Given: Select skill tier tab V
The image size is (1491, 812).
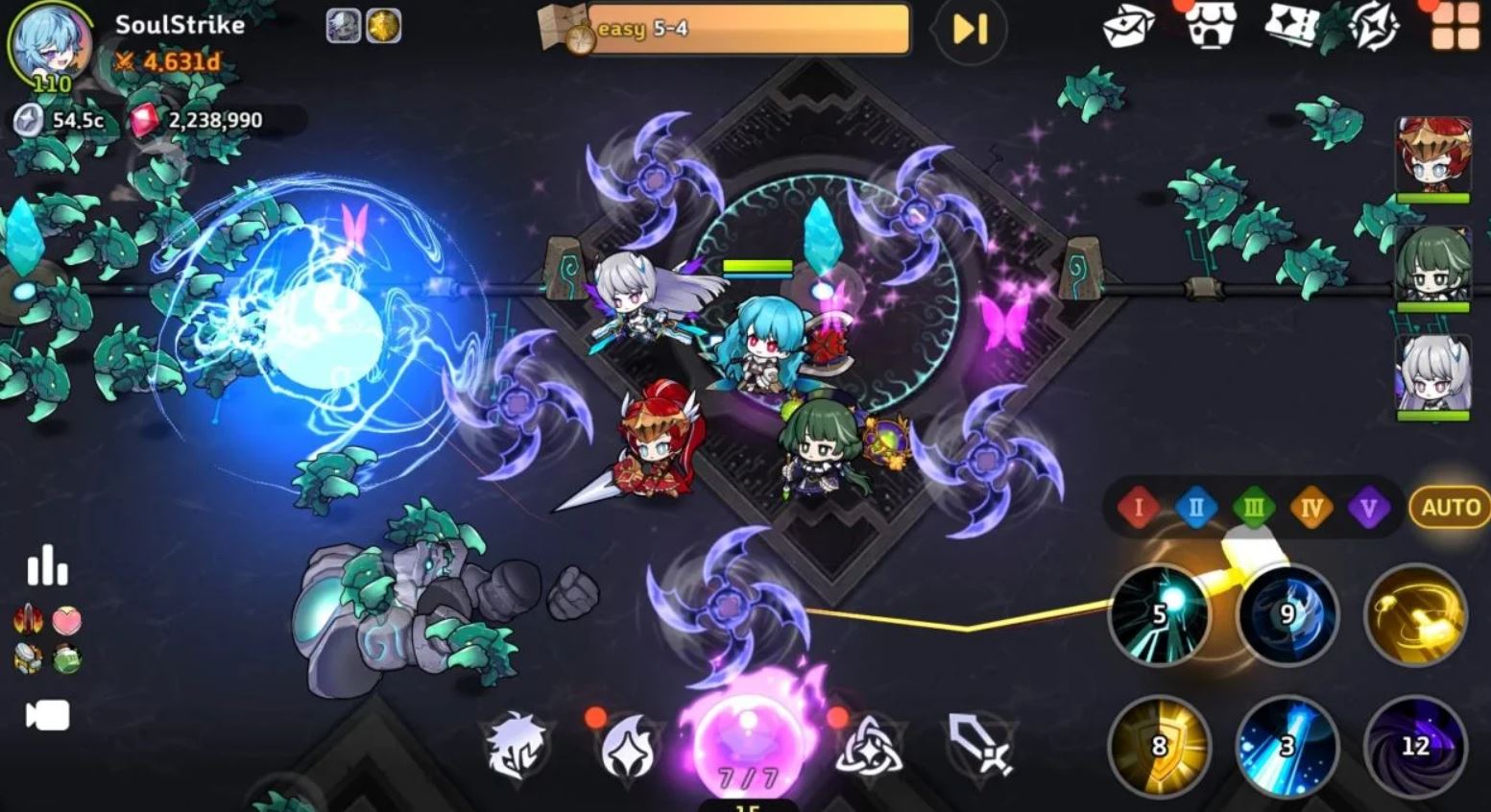Looking at the screenshot, I should (x=1367, y=509).
